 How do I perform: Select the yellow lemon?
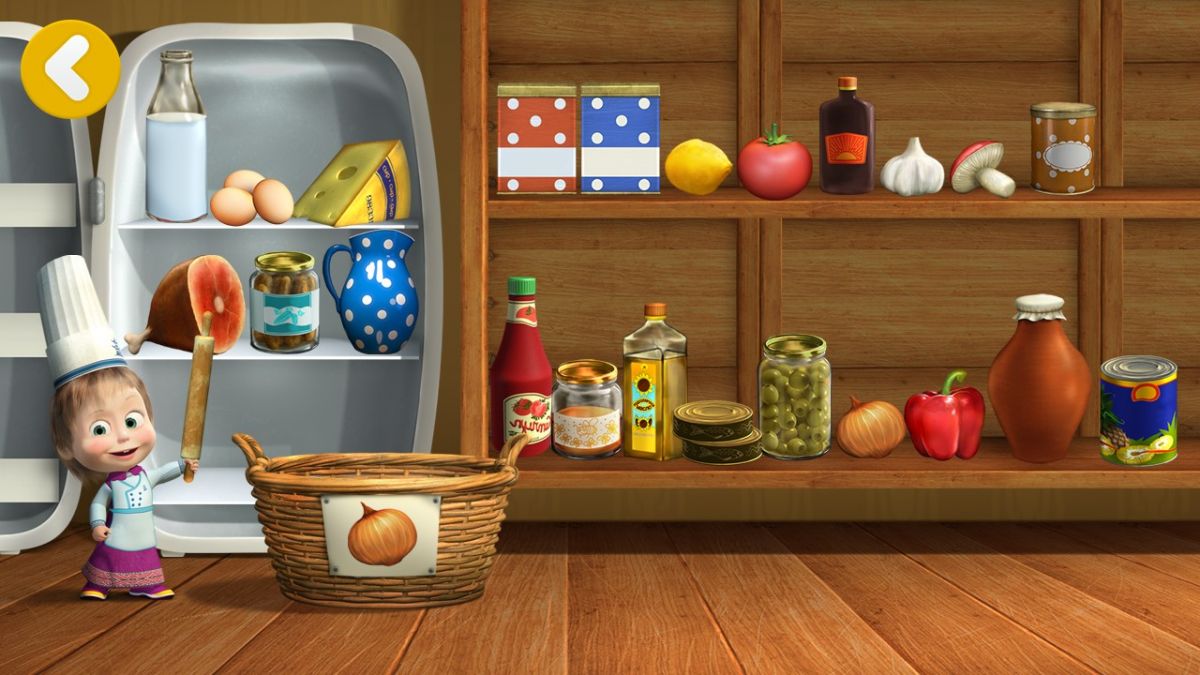[x=698, y=167]
